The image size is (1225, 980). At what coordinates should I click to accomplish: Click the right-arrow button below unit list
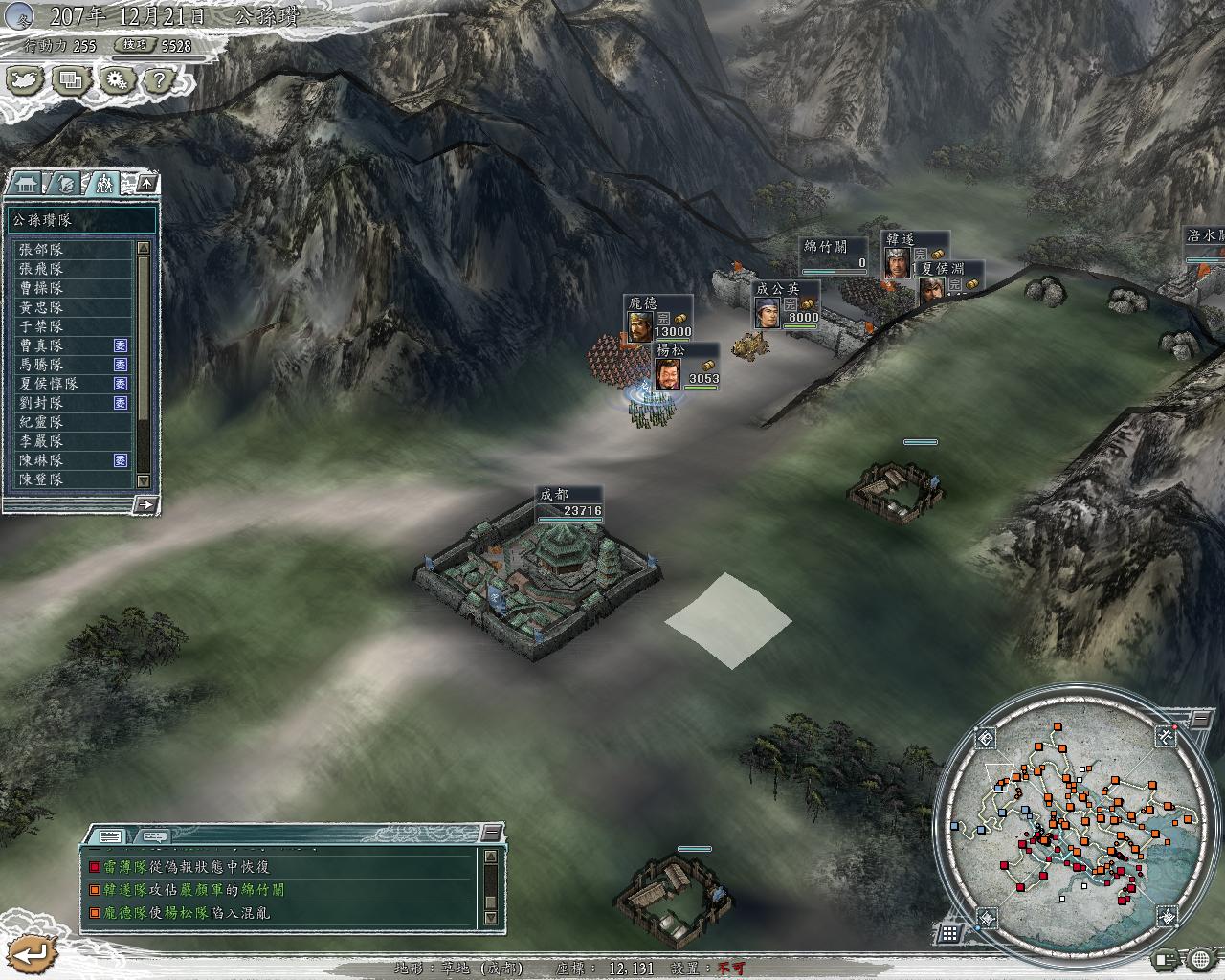pos(146,503)
